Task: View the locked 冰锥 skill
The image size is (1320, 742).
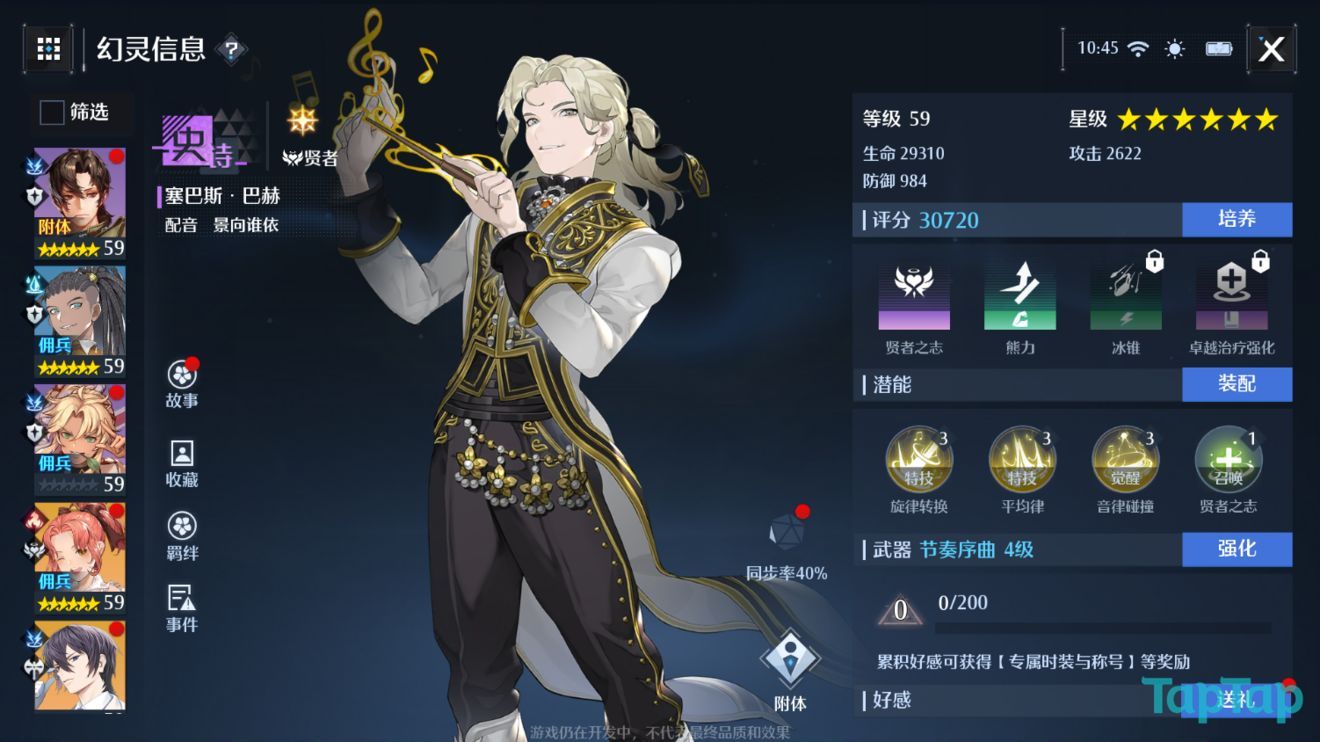Action: [1126, 295]
